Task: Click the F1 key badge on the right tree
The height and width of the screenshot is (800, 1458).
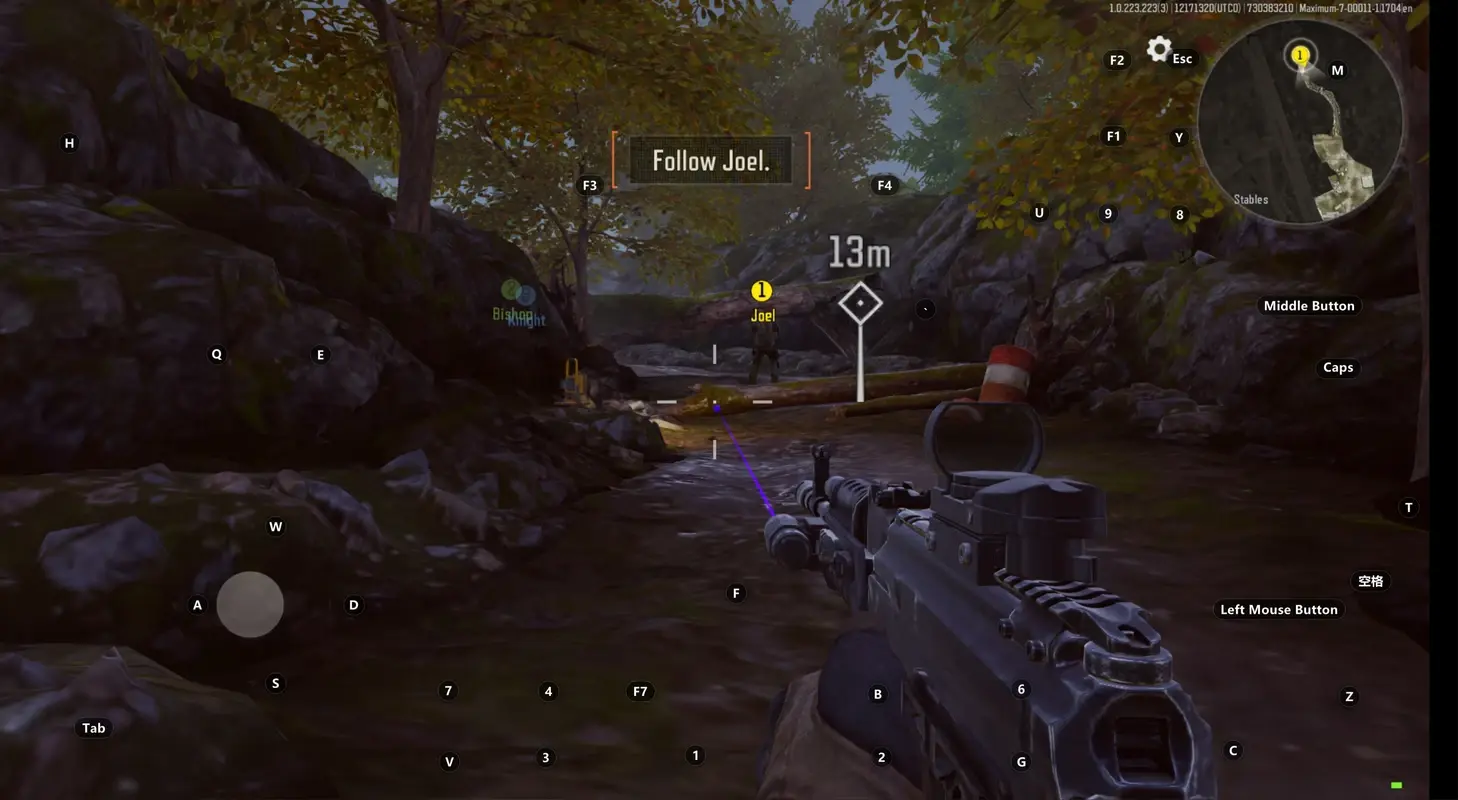Action: point(1113,135)
